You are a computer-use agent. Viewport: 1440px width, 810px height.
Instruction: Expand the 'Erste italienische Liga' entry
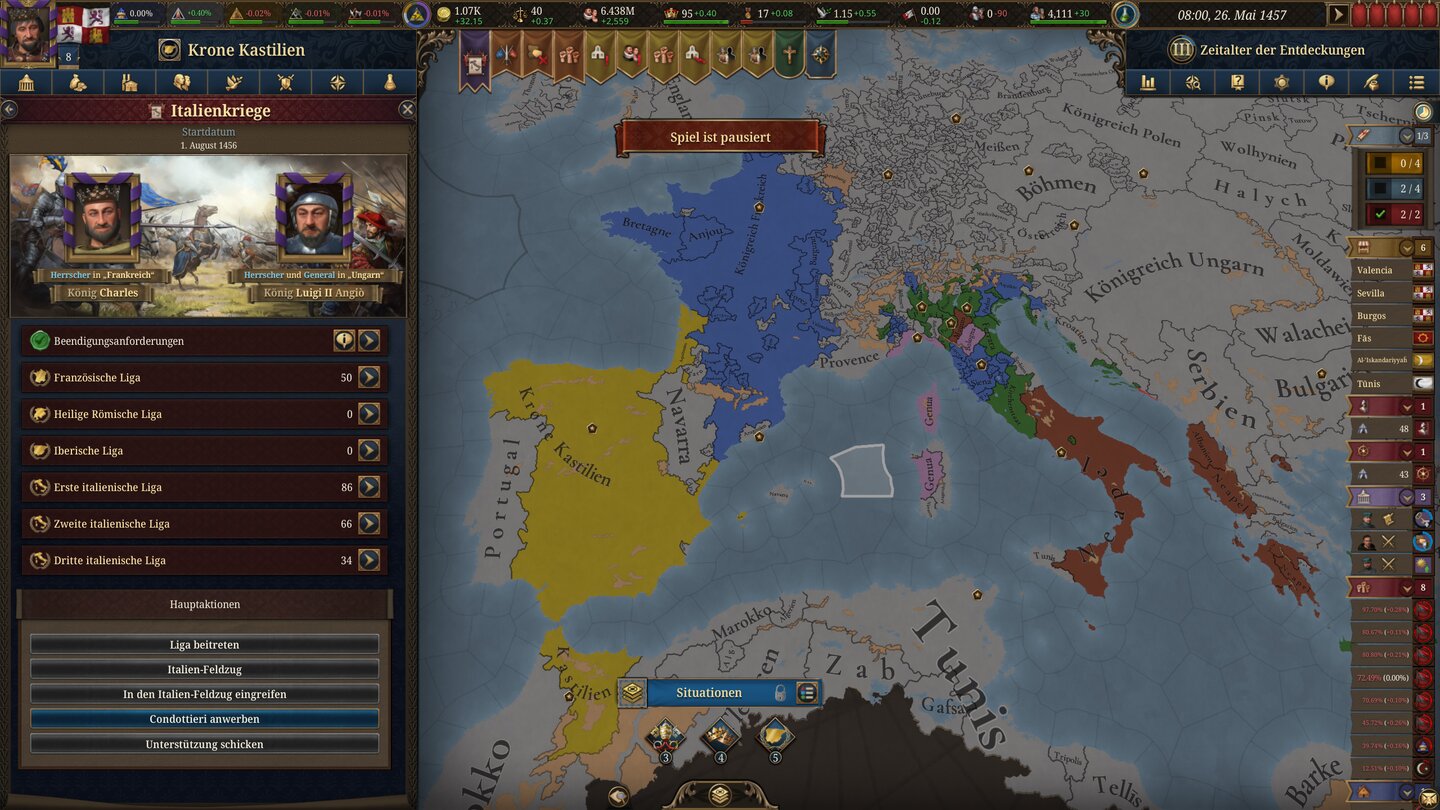[x=369, y=487]
